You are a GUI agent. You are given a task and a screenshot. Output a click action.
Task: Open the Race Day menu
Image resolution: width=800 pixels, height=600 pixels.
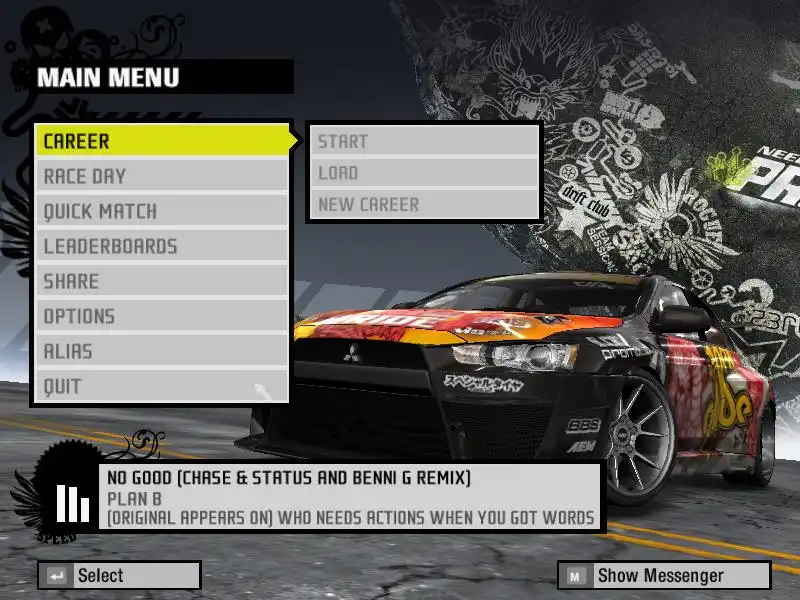pyautogui.click(x=162, y=176)
